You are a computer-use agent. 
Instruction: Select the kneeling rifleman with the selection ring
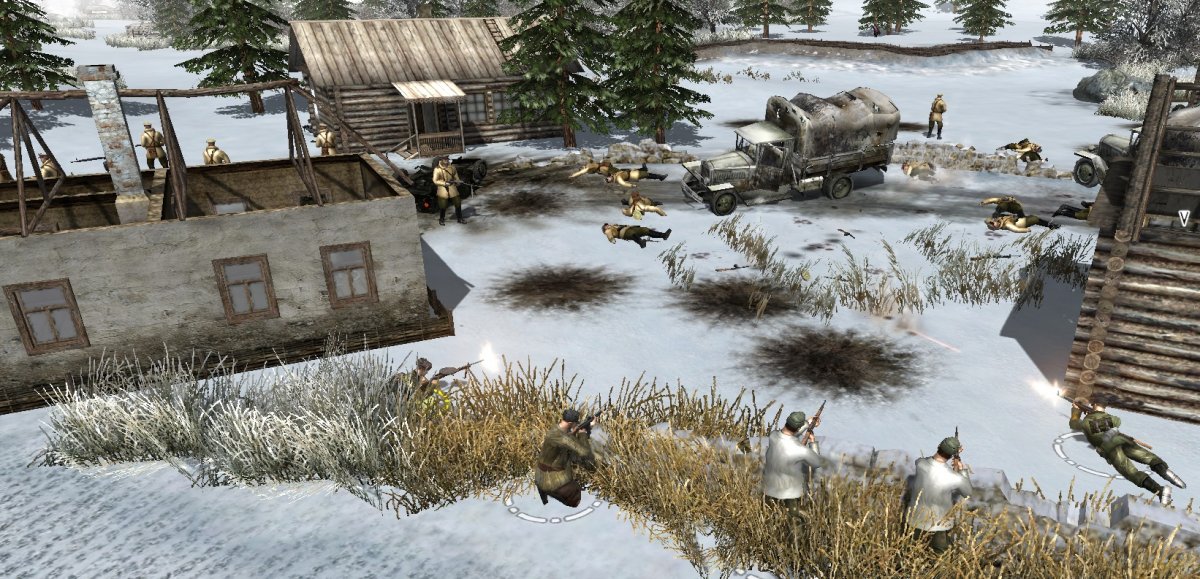(563, 459)
